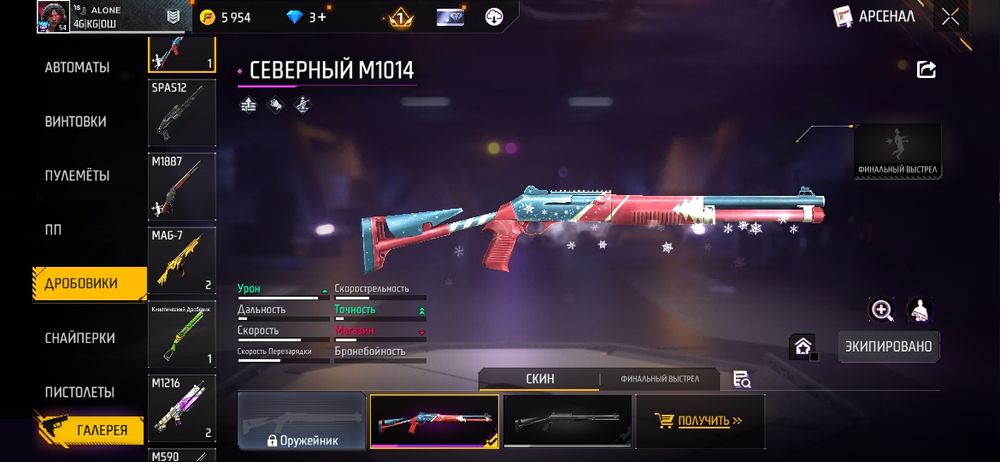Choose the default black M1014 skin
Image resolution: width=1000 pixels, height=462 pixels.
[567, 420]
